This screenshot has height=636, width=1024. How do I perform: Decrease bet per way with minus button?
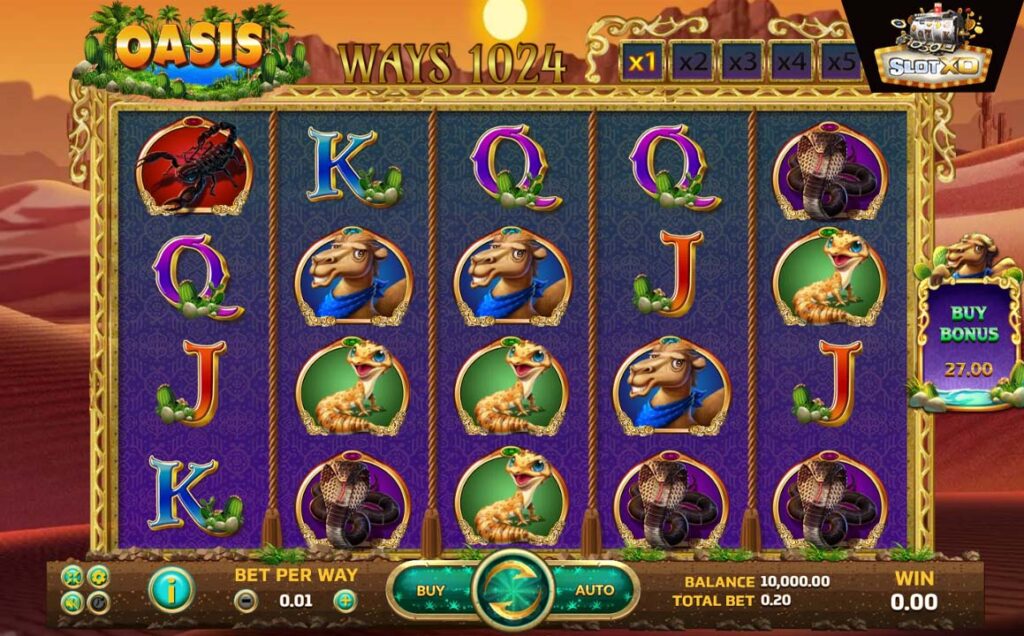pos(244,602)
